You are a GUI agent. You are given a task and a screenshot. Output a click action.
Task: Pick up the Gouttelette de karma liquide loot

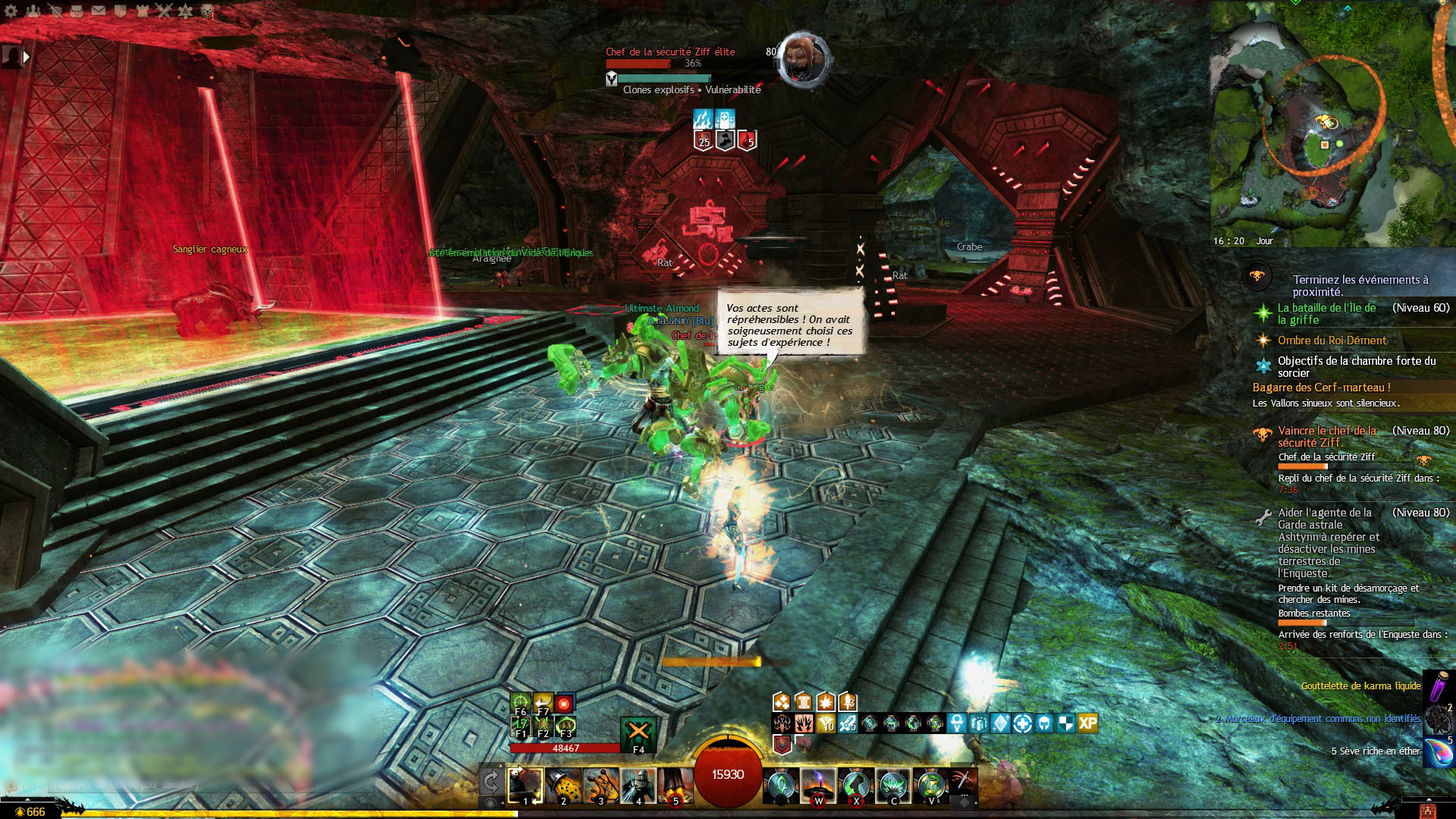[1360, 686]
